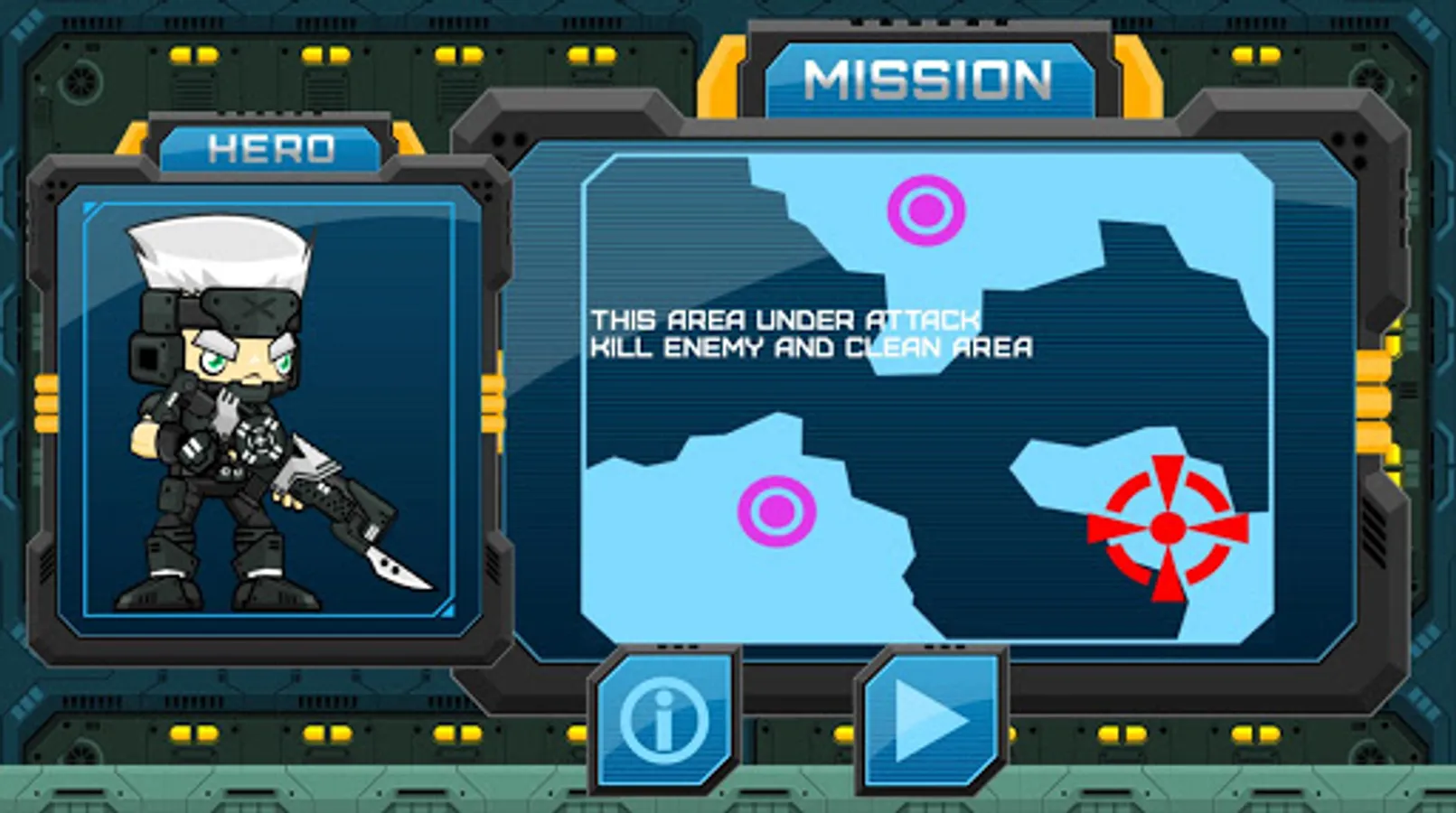Select the MISSION tab header
The image size is (1456, 813).
931,77
